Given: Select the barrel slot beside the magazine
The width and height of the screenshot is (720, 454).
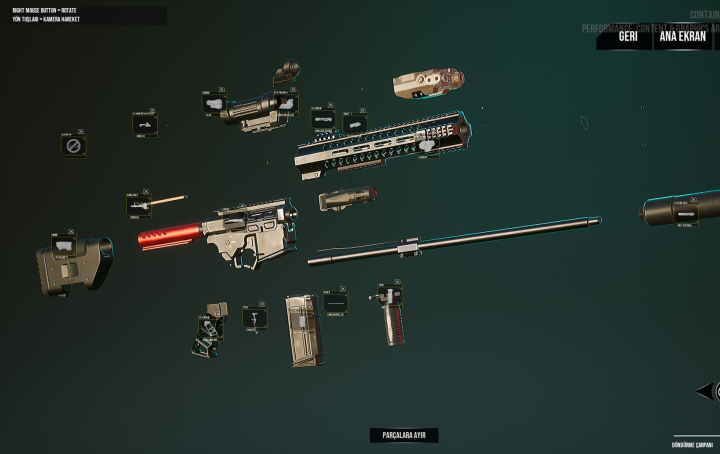Looking at the screenshot, I should 335,302.
